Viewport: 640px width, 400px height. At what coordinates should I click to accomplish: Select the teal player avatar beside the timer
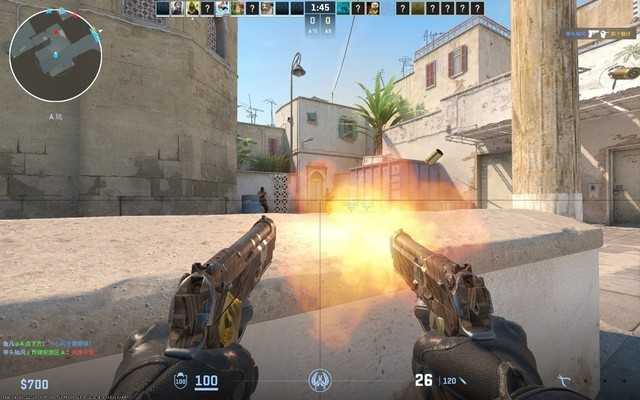343,8
